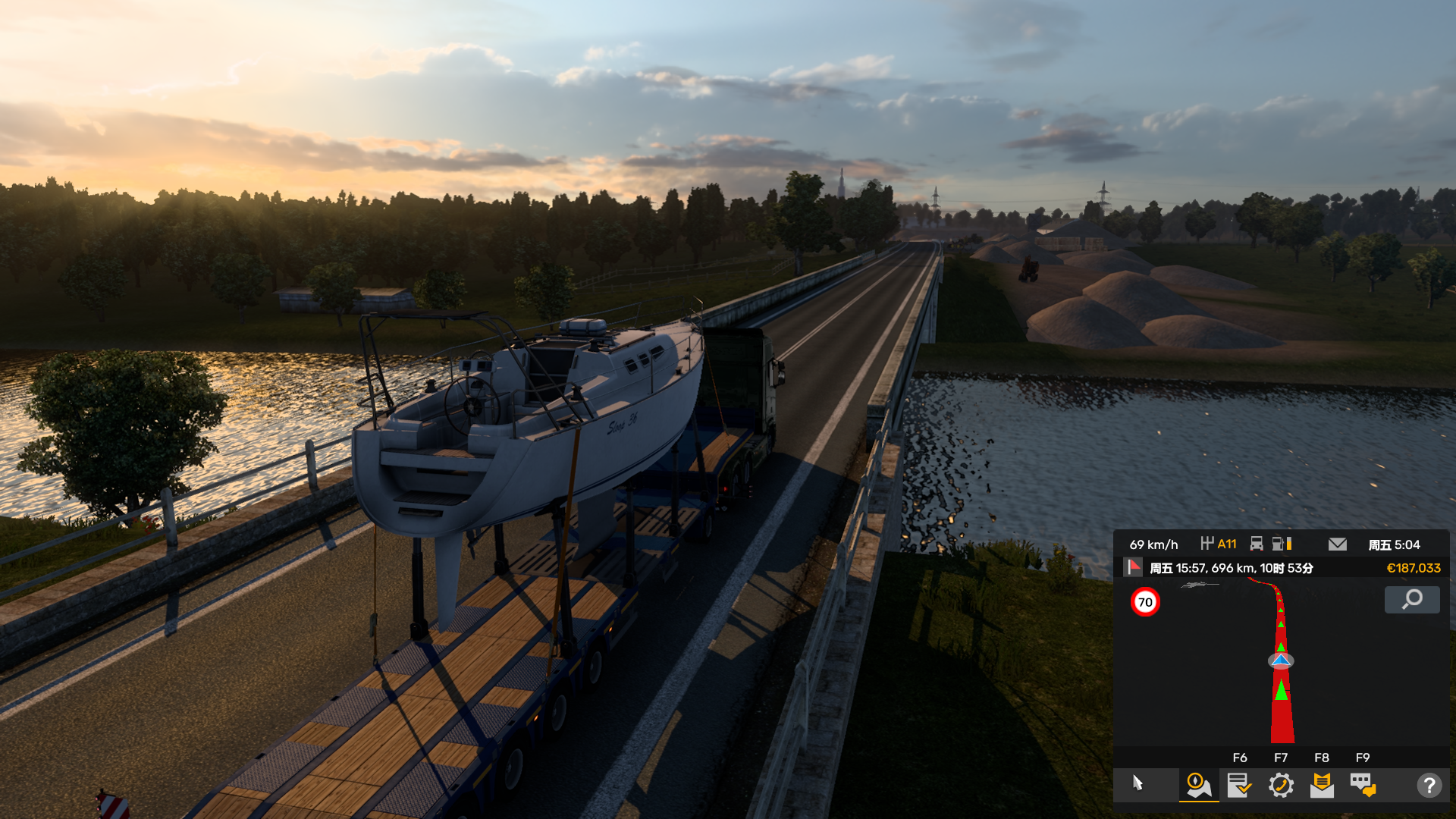Select the mouse pointer icon in Route Advisor
The height and width of the screenshot is (819, 1456).
pos(1137,783)
